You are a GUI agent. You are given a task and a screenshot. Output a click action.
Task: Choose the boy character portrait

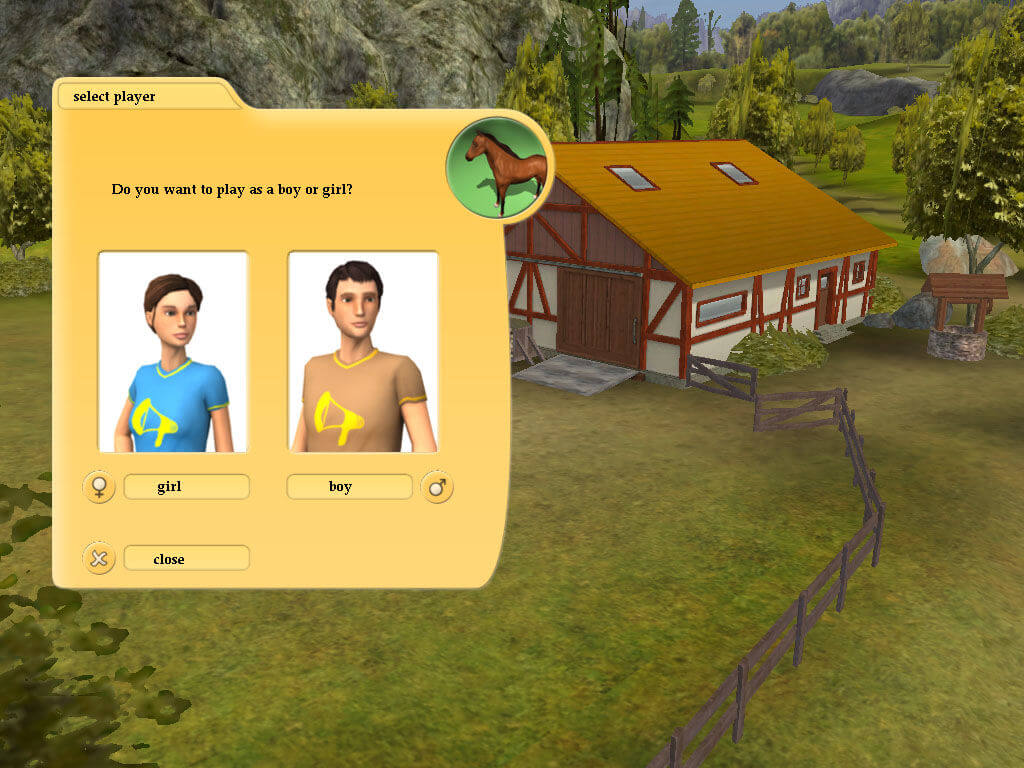[363, 351]
